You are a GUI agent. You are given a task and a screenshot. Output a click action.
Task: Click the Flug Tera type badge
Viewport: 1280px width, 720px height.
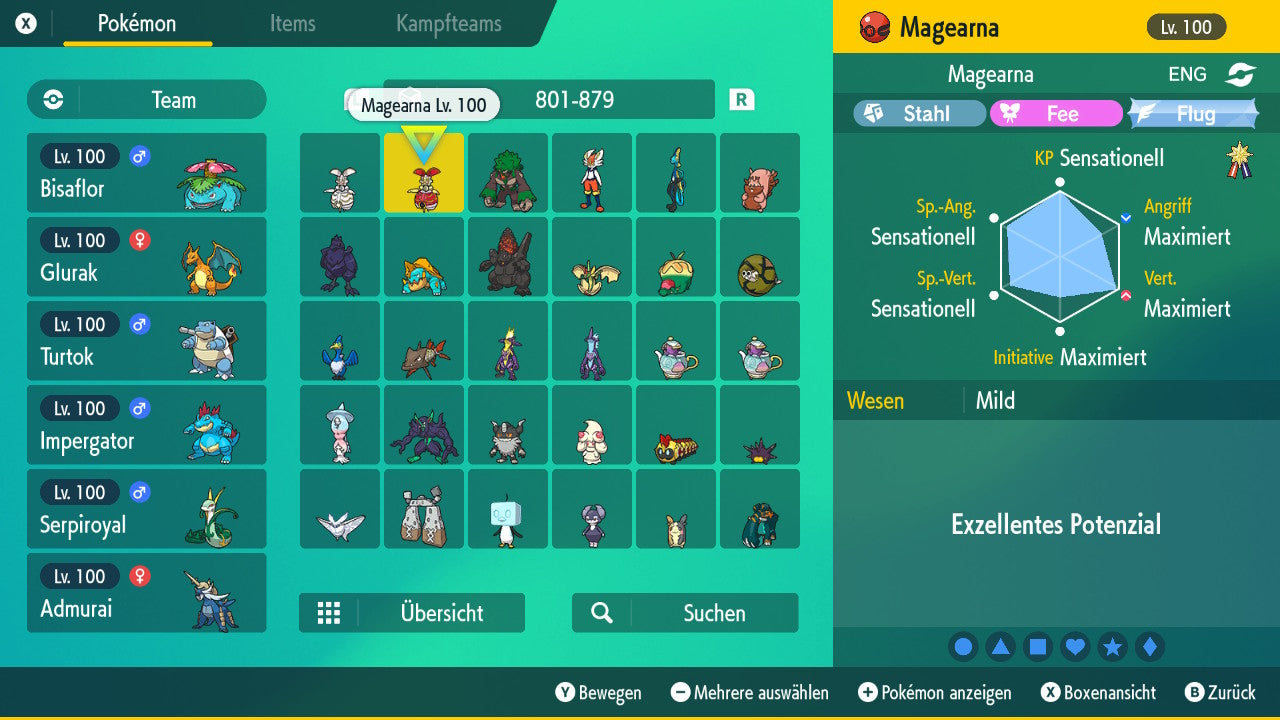1193,113
